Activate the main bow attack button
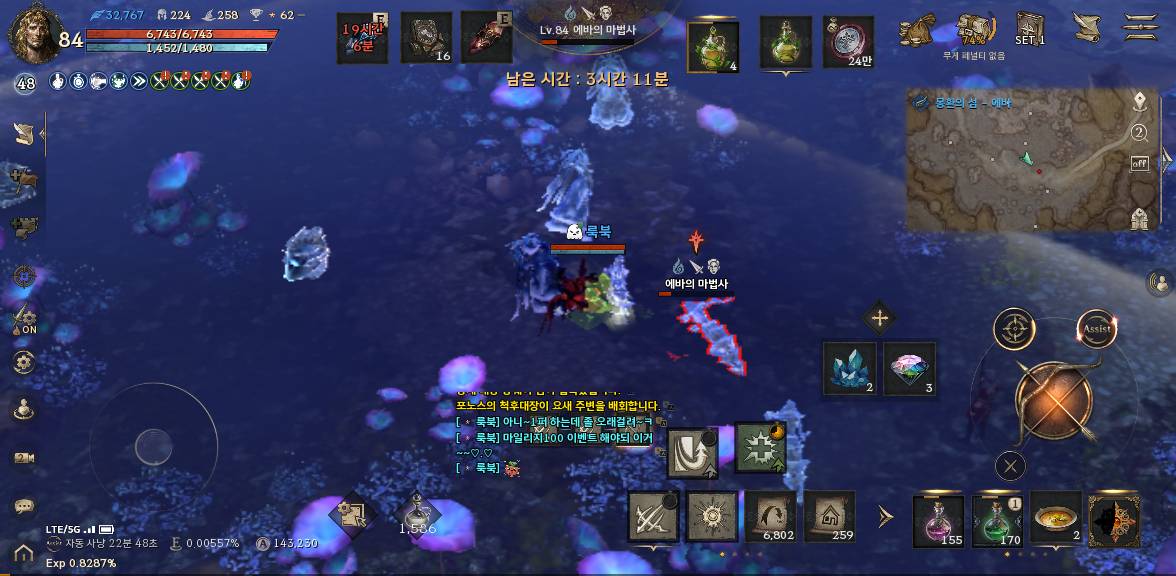Screen dimensions: 1176x576 click(x=1053, y=400)
